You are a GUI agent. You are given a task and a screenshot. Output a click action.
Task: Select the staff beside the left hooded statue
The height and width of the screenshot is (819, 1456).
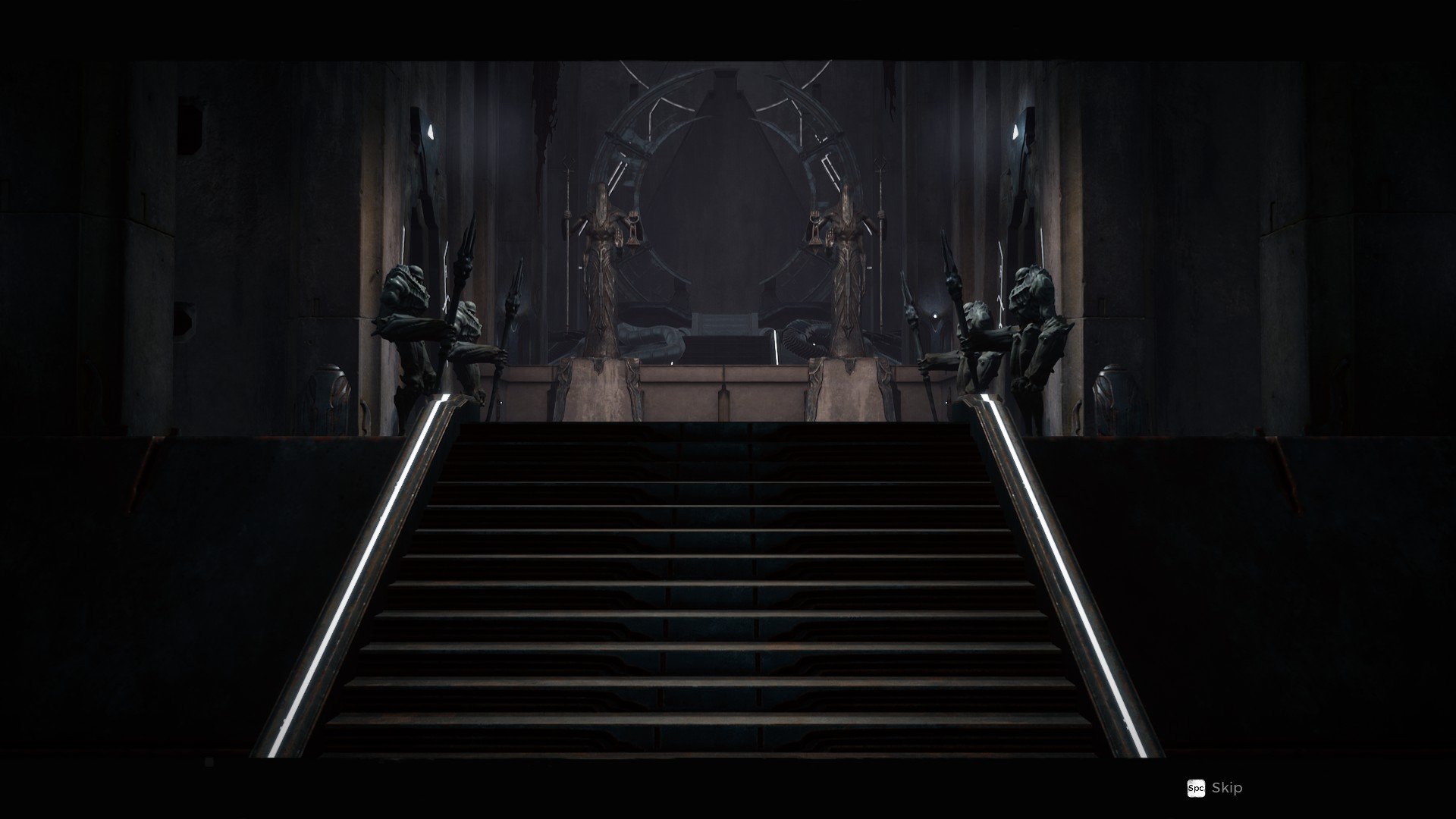pos(569,227)
